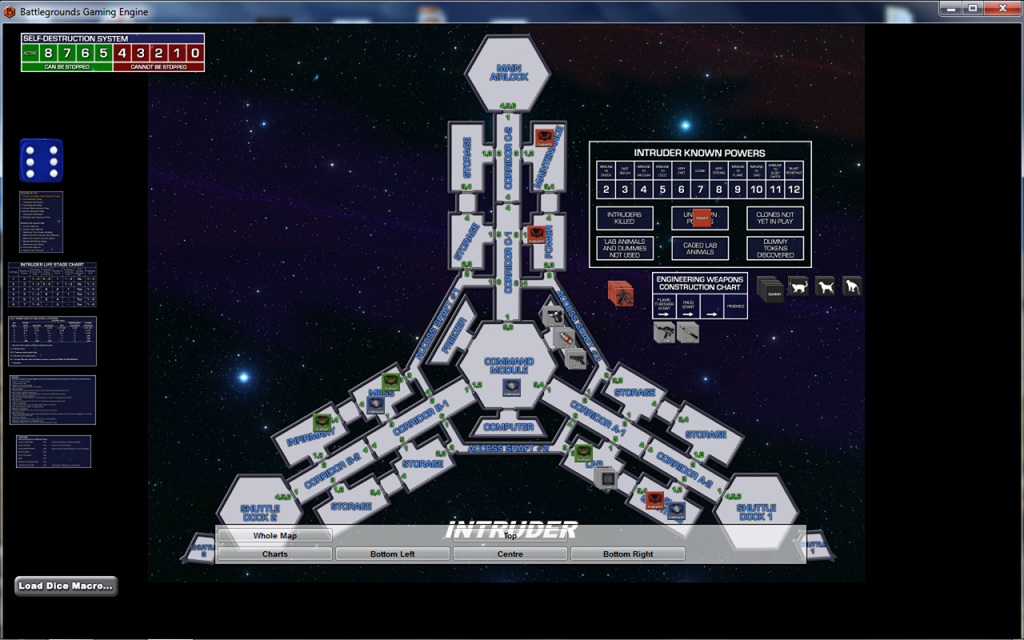The height and width of the screenshot is (640, 1024).
Task: Pick the dog lab animal token
Action: pyautogui.click(x=825, y=286)
